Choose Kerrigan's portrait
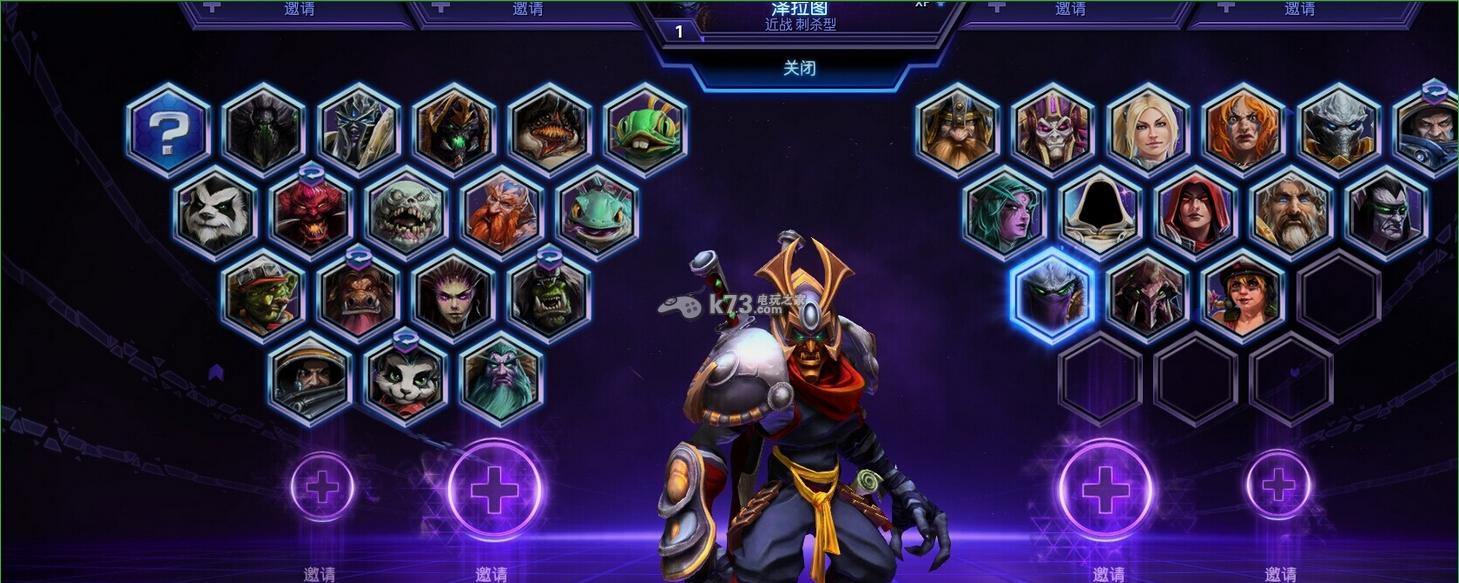This screenshot has width=1459, height=583. 454,297
